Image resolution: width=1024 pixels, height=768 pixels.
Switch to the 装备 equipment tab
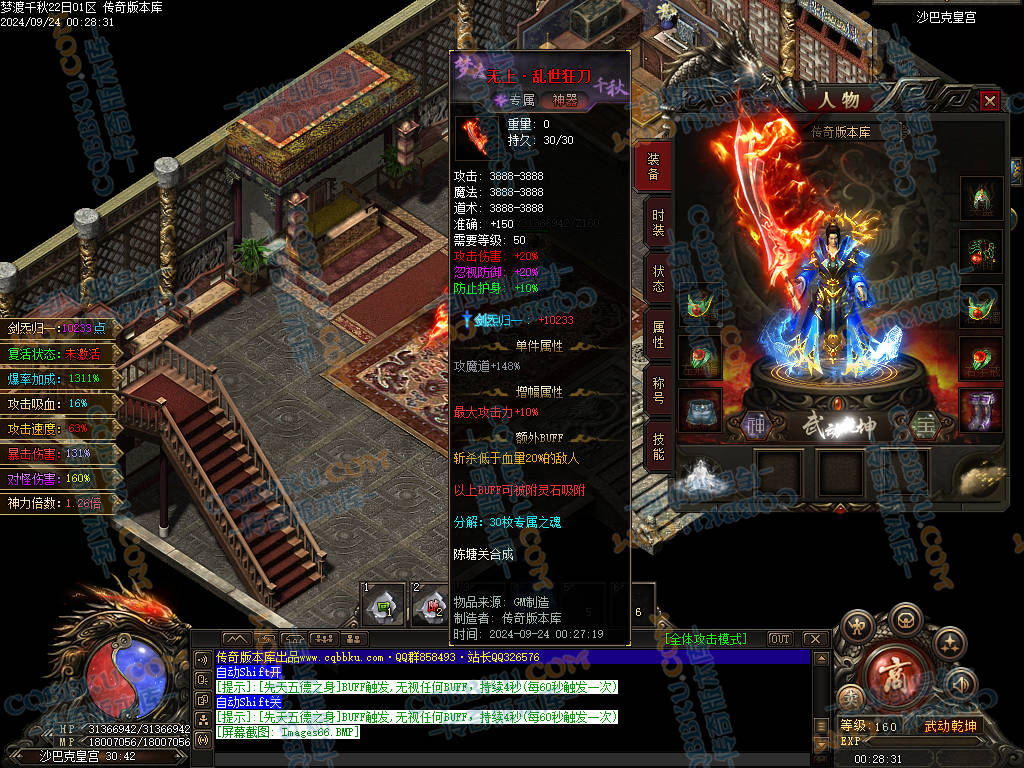[x=654, y=167]
